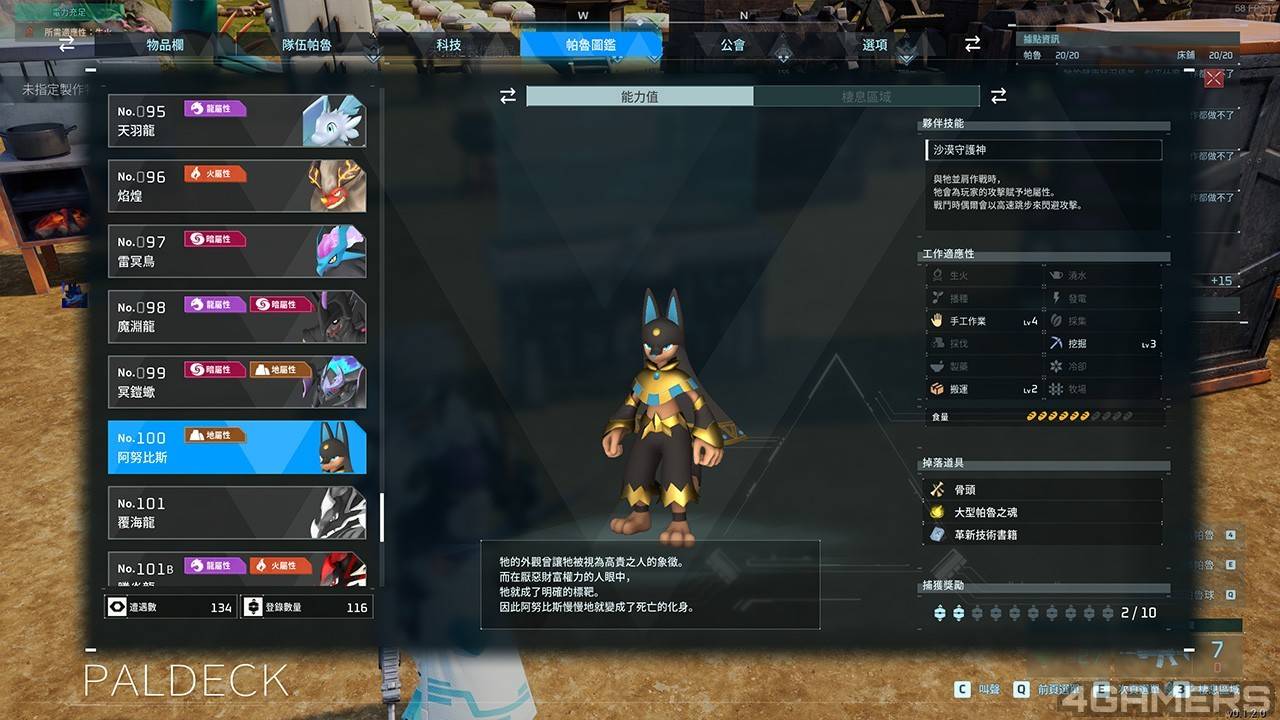
Task: Click the 革新技術書籍 drop item
Action: (x=1043, y=535)
